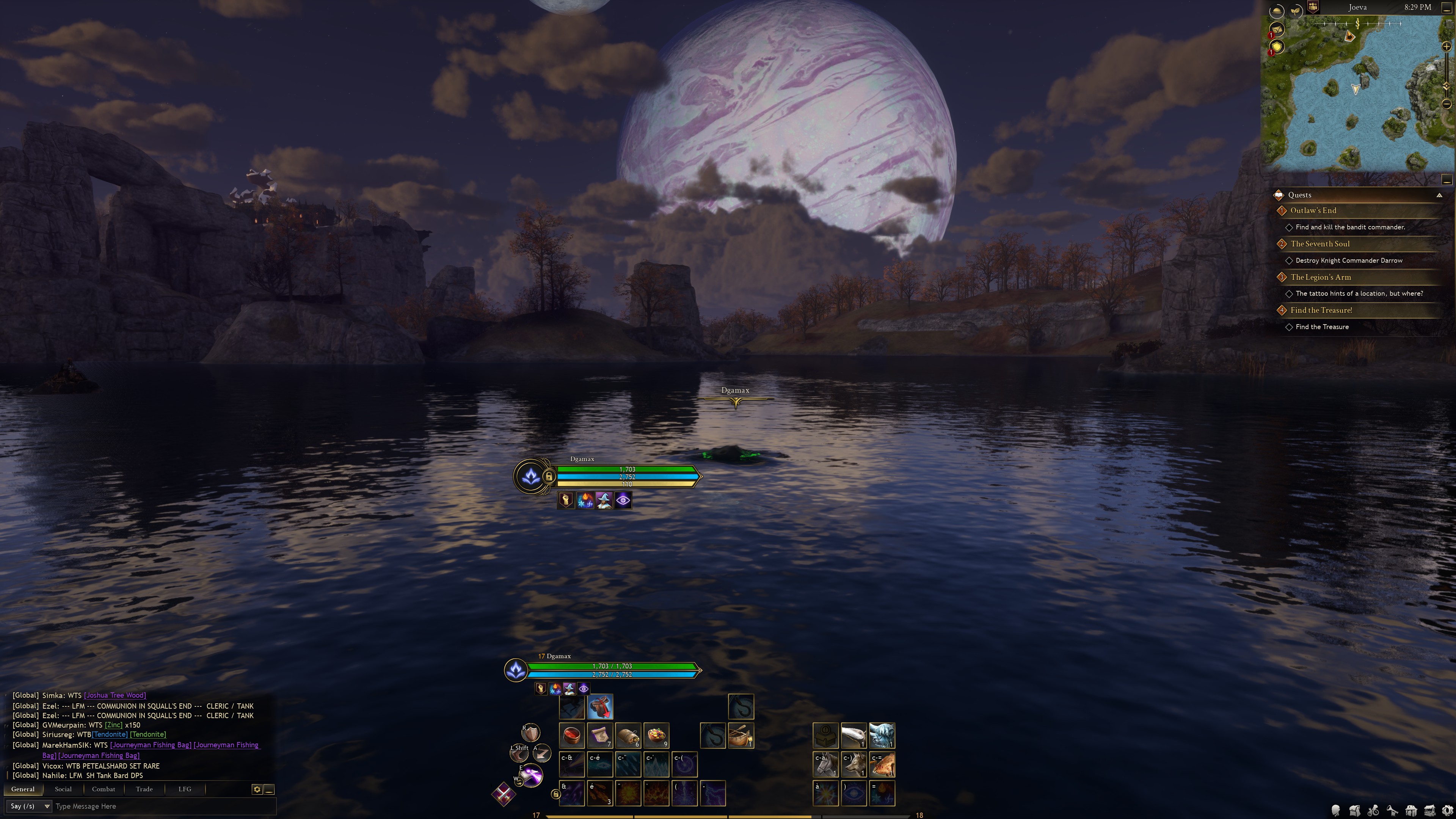Open chat settings gear button
Screen dimensions: 1456x819
click(x=257, y=789)
